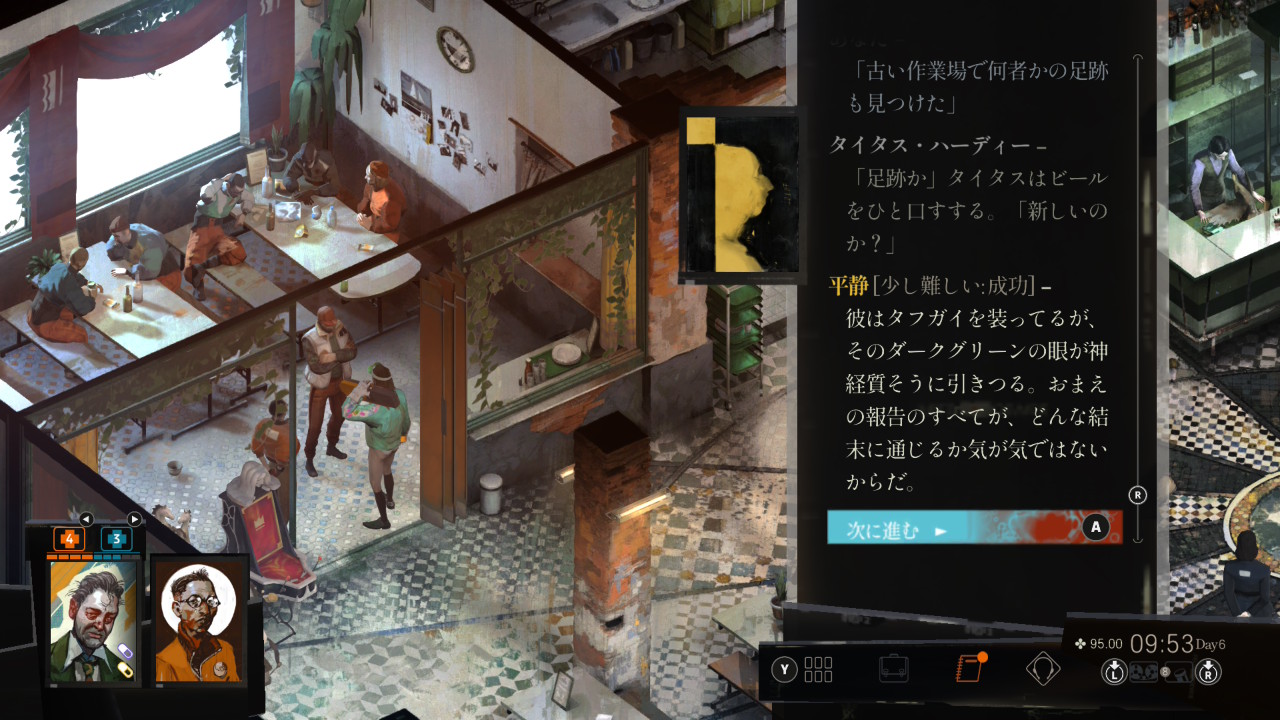Click the purple pill on detective portrait
The image size is (1280, 720).
[123, 652]
